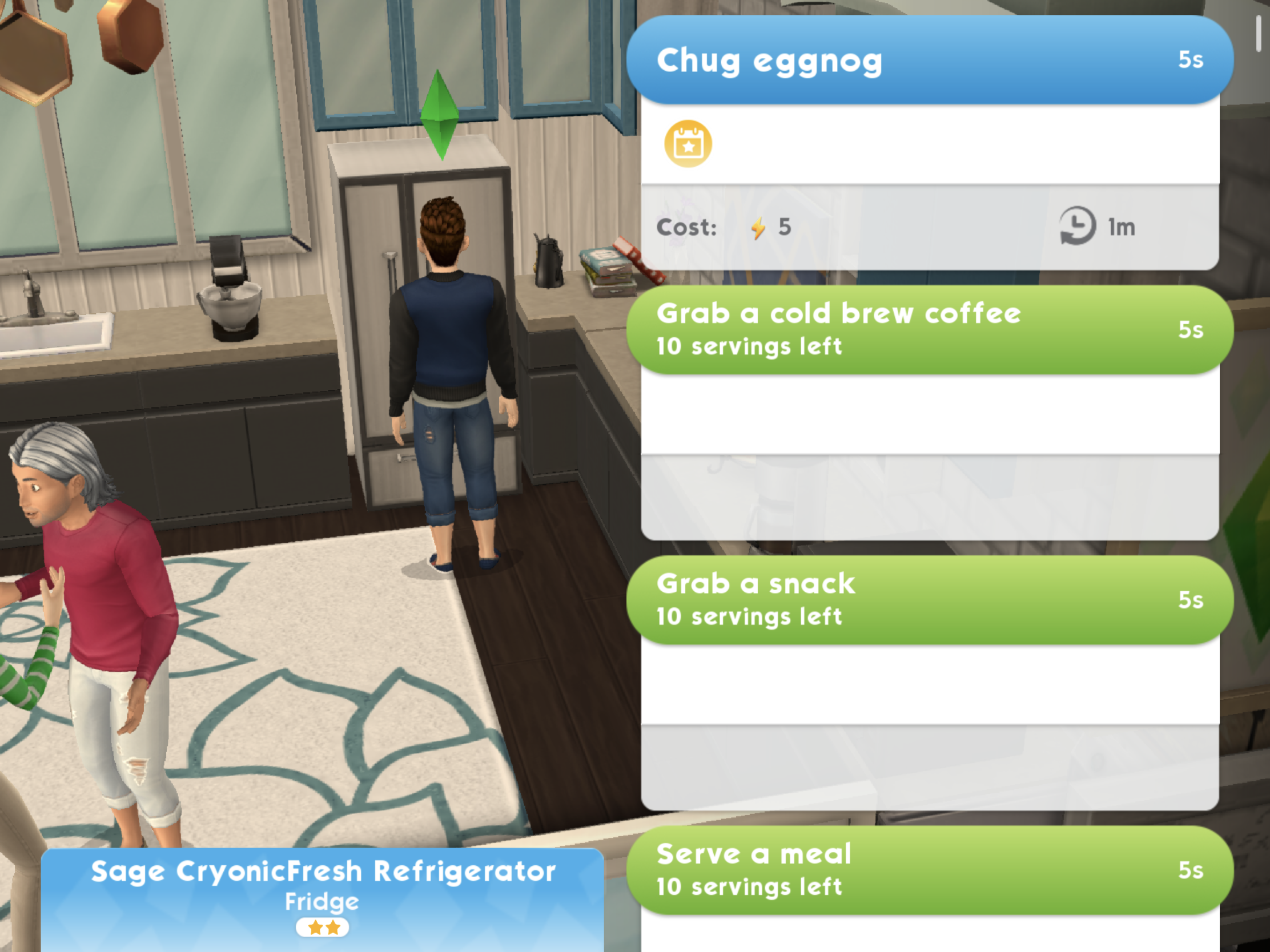The width and height of the screenshot is (1270, 952).
Task: Choose Serve a meal action
Action: (929, 870)
